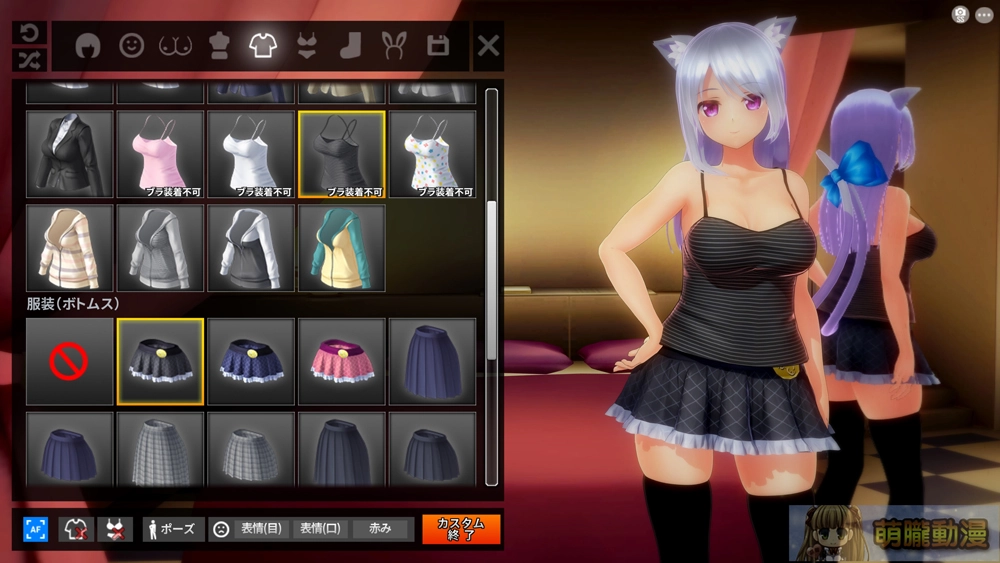Click the undo reset arrow button
The height and width of the screenshot is (563, 1000).
pos(29,32)
